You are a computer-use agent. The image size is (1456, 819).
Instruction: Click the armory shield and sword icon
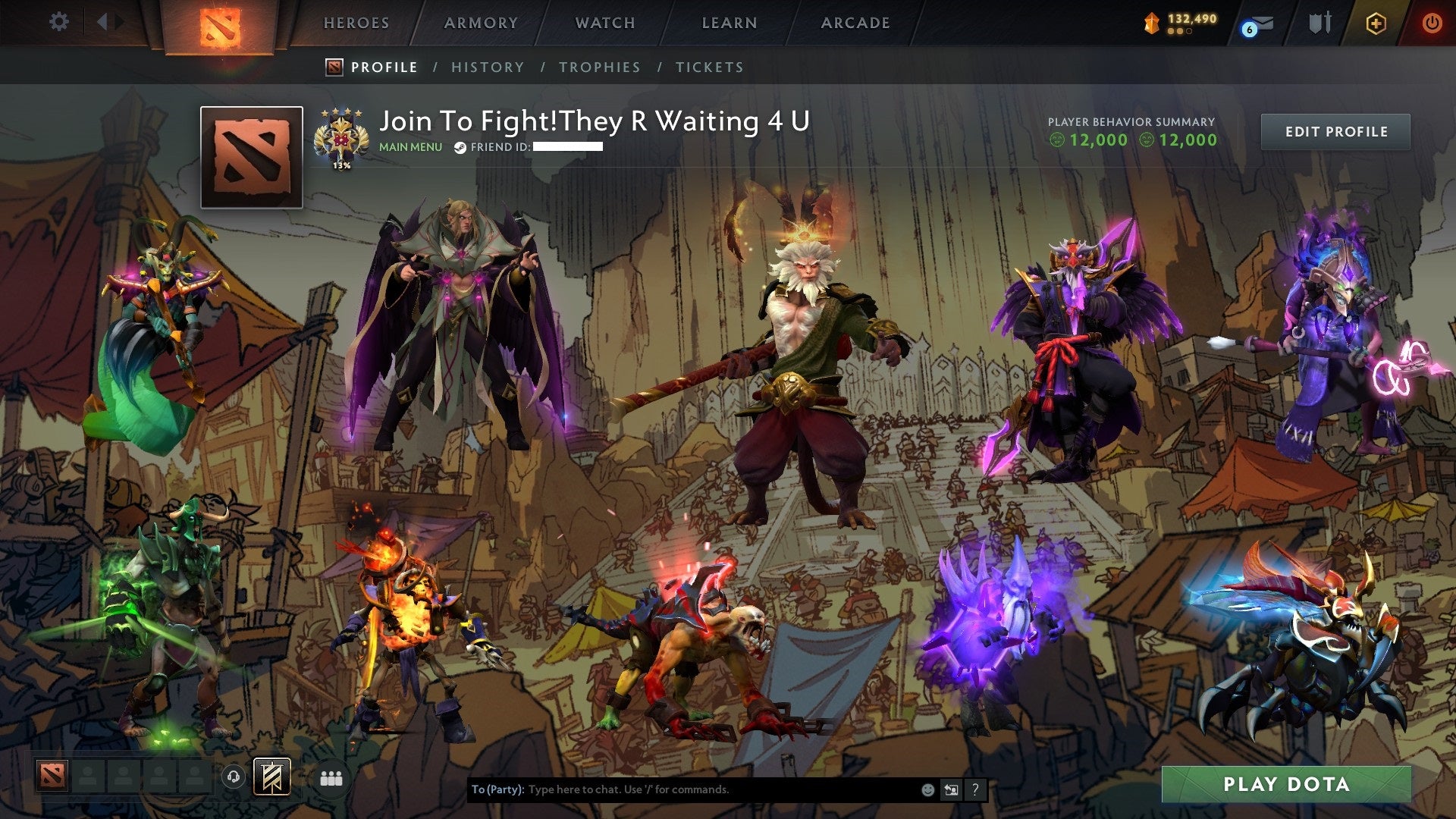pos(1320,23)
